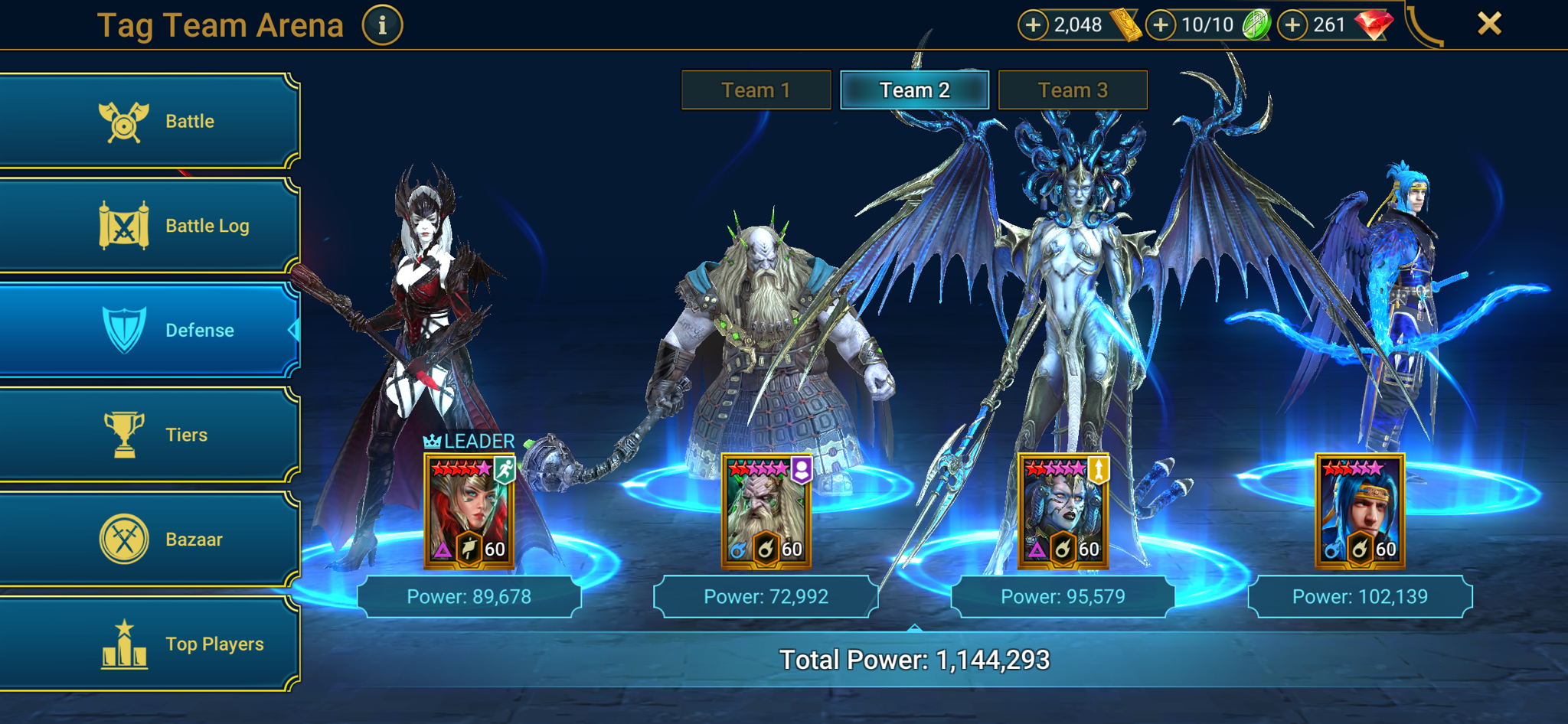Tap the plus on the 10/10 energy counter
1568x724 pixels.
[x=1161, y=24]
